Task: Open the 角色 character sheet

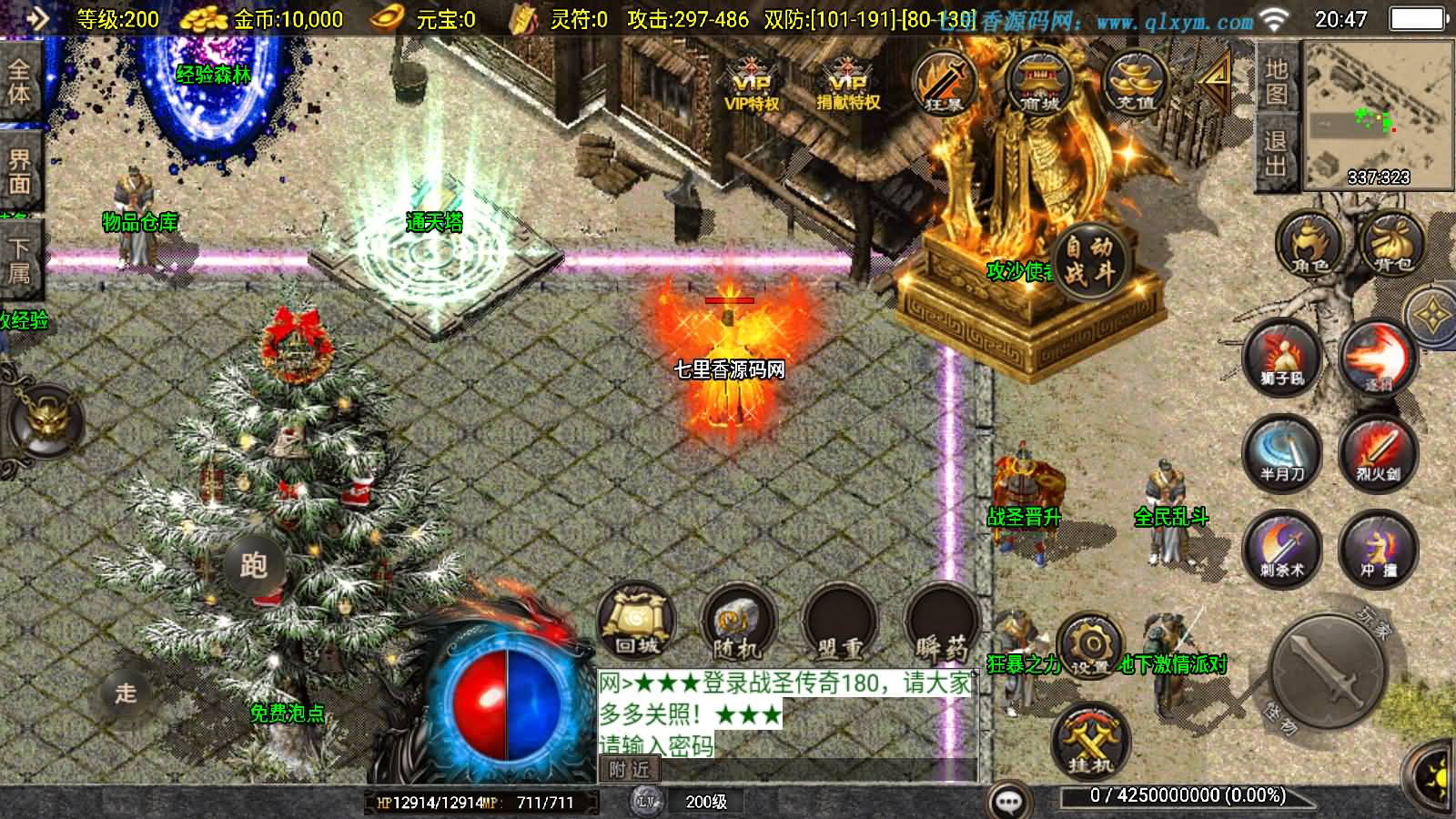Action: point(1309,245)
